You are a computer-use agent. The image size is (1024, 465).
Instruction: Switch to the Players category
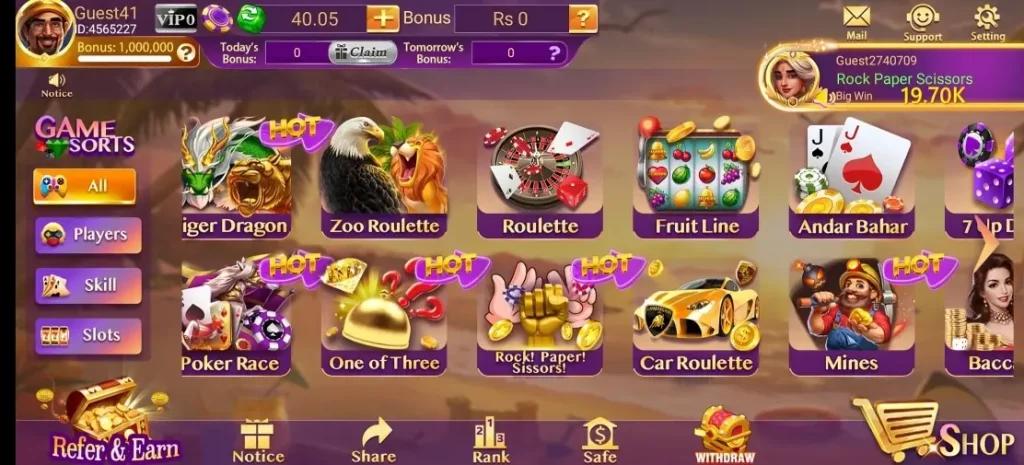89,234
